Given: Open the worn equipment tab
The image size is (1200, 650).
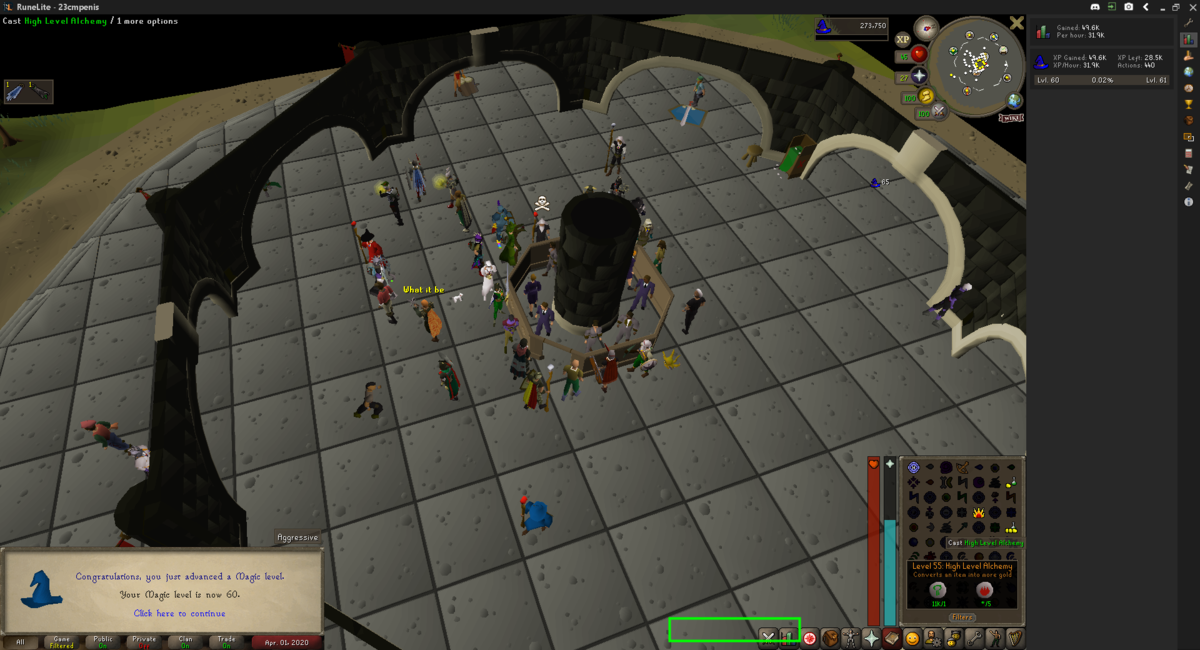Looking at the screenshot, I should pos(851,637).
